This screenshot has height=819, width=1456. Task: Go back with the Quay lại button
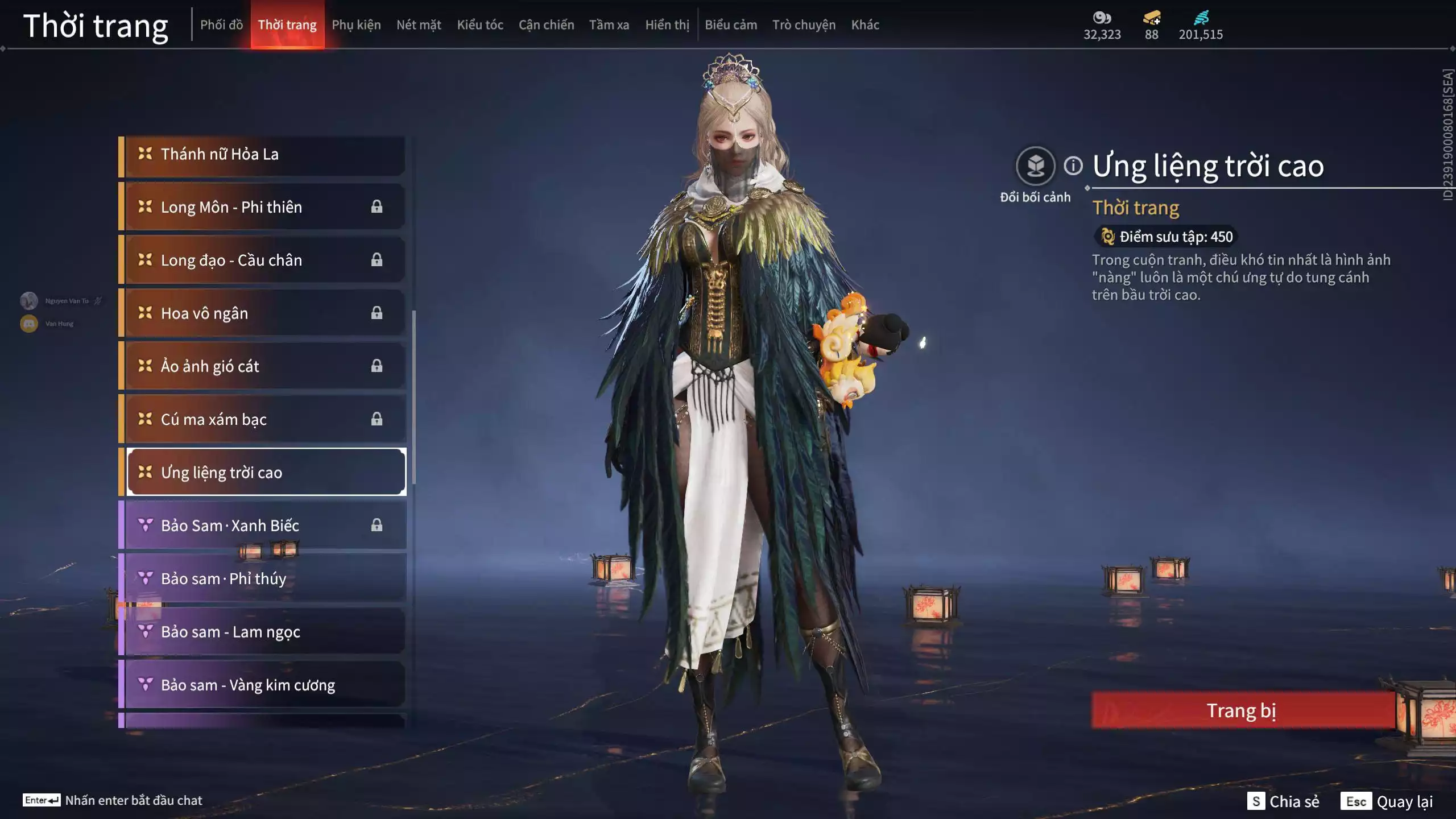pyautogui.click(x=1387, y=801)
